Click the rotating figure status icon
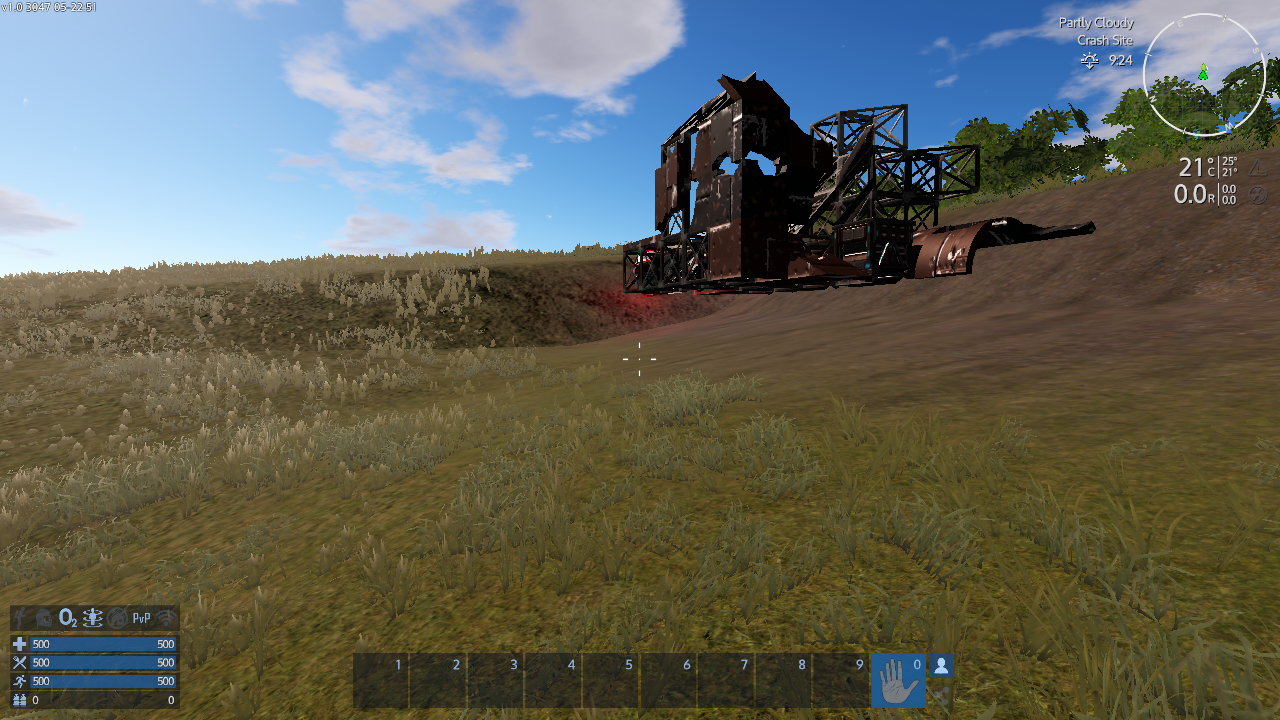This screenshot has width=1280, height=720. pyautogui.click(x=93, y=618)
